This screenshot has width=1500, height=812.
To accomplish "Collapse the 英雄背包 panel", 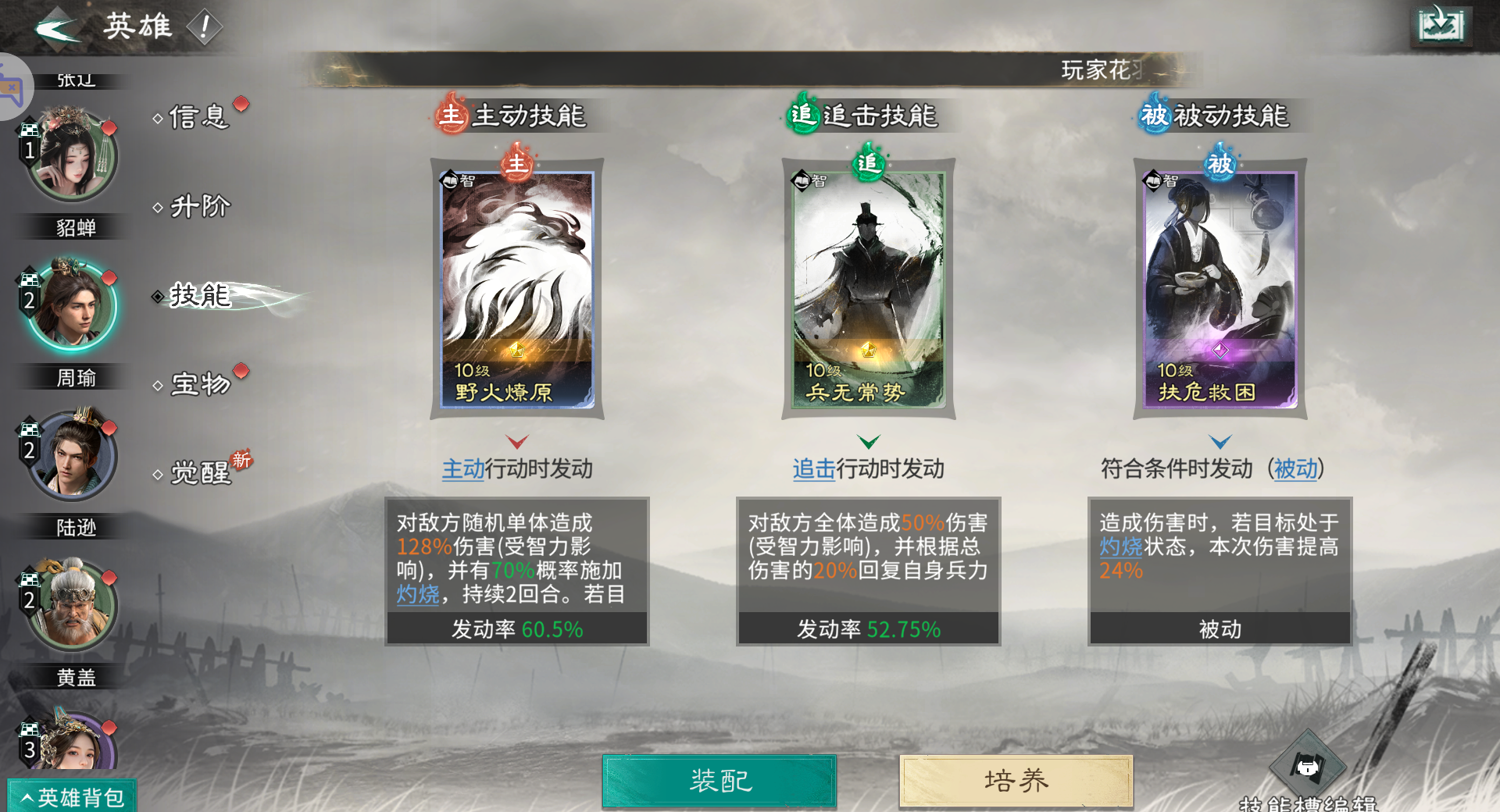I will 70,795.
